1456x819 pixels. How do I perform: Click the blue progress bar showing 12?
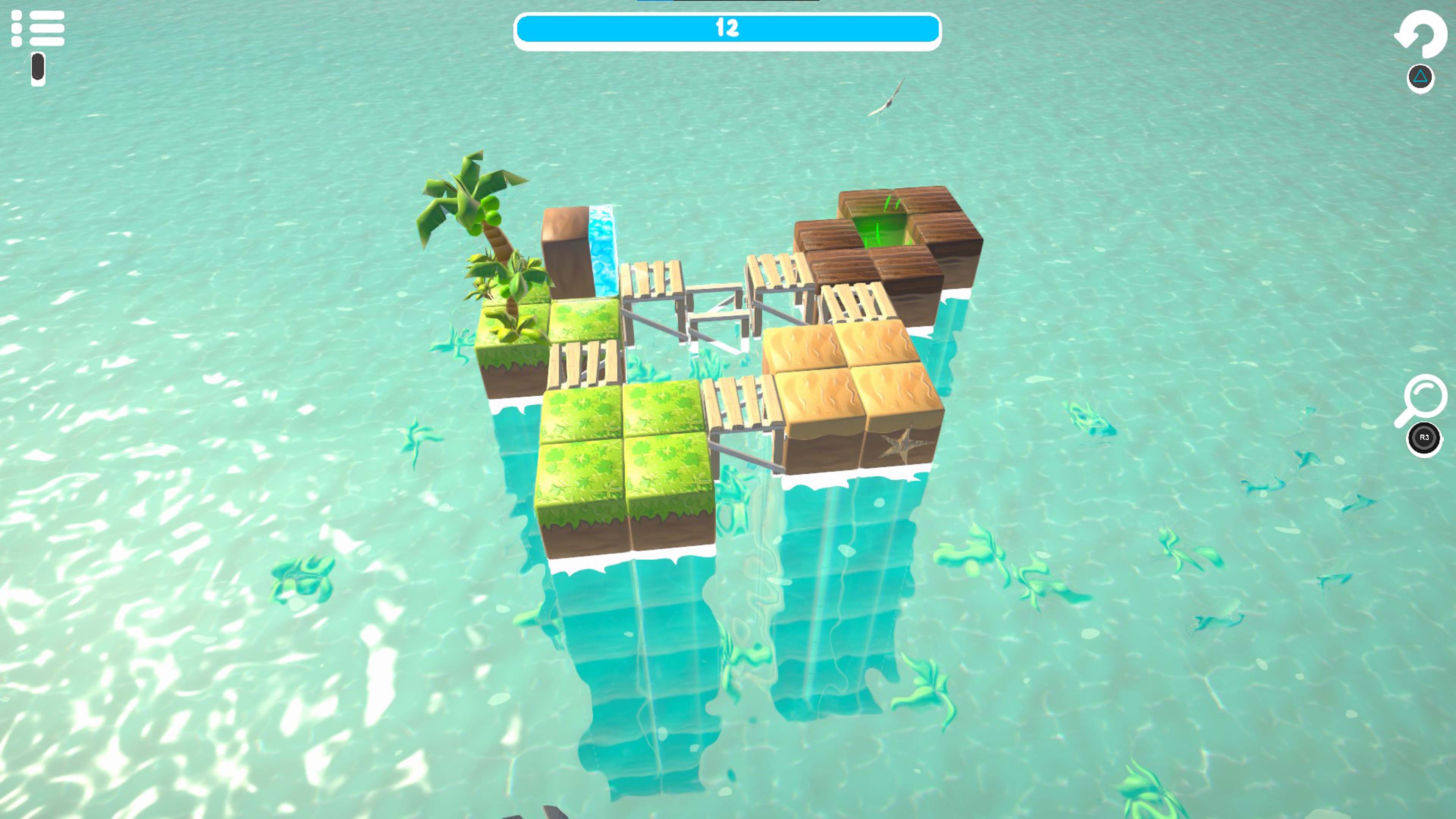(x=728, y=28)
